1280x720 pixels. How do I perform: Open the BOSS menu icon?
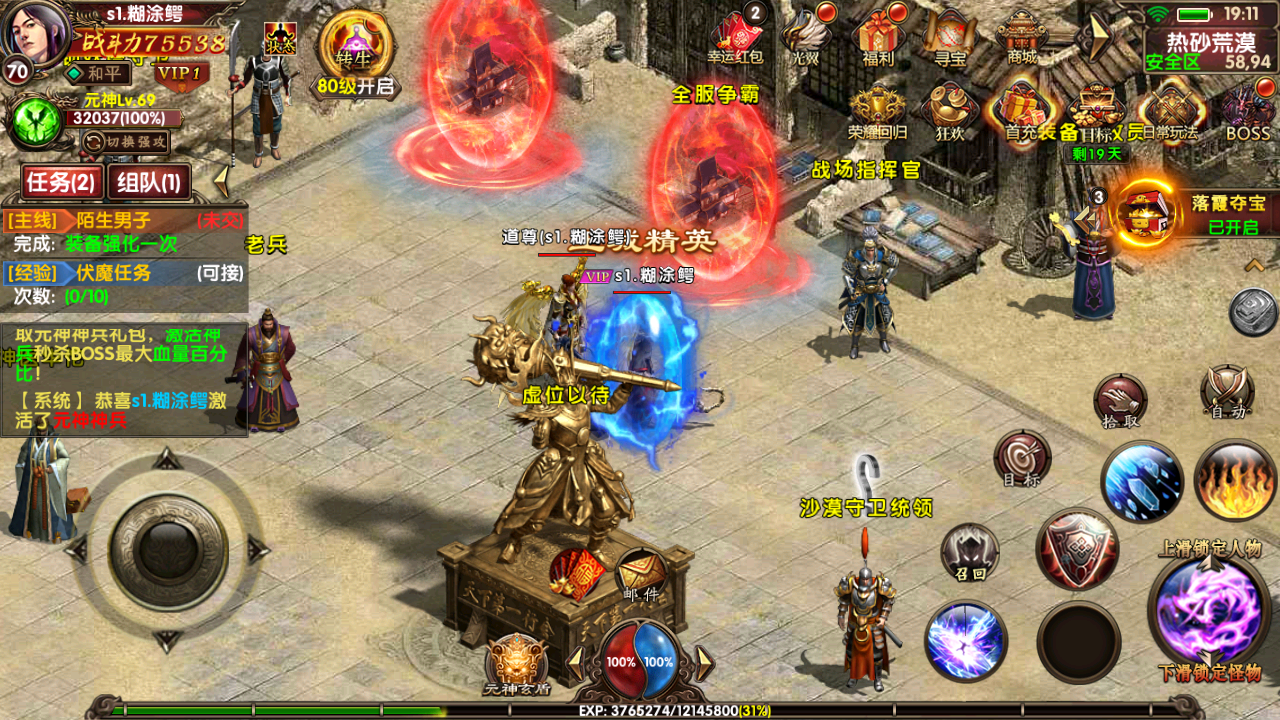coord(1247,111)
